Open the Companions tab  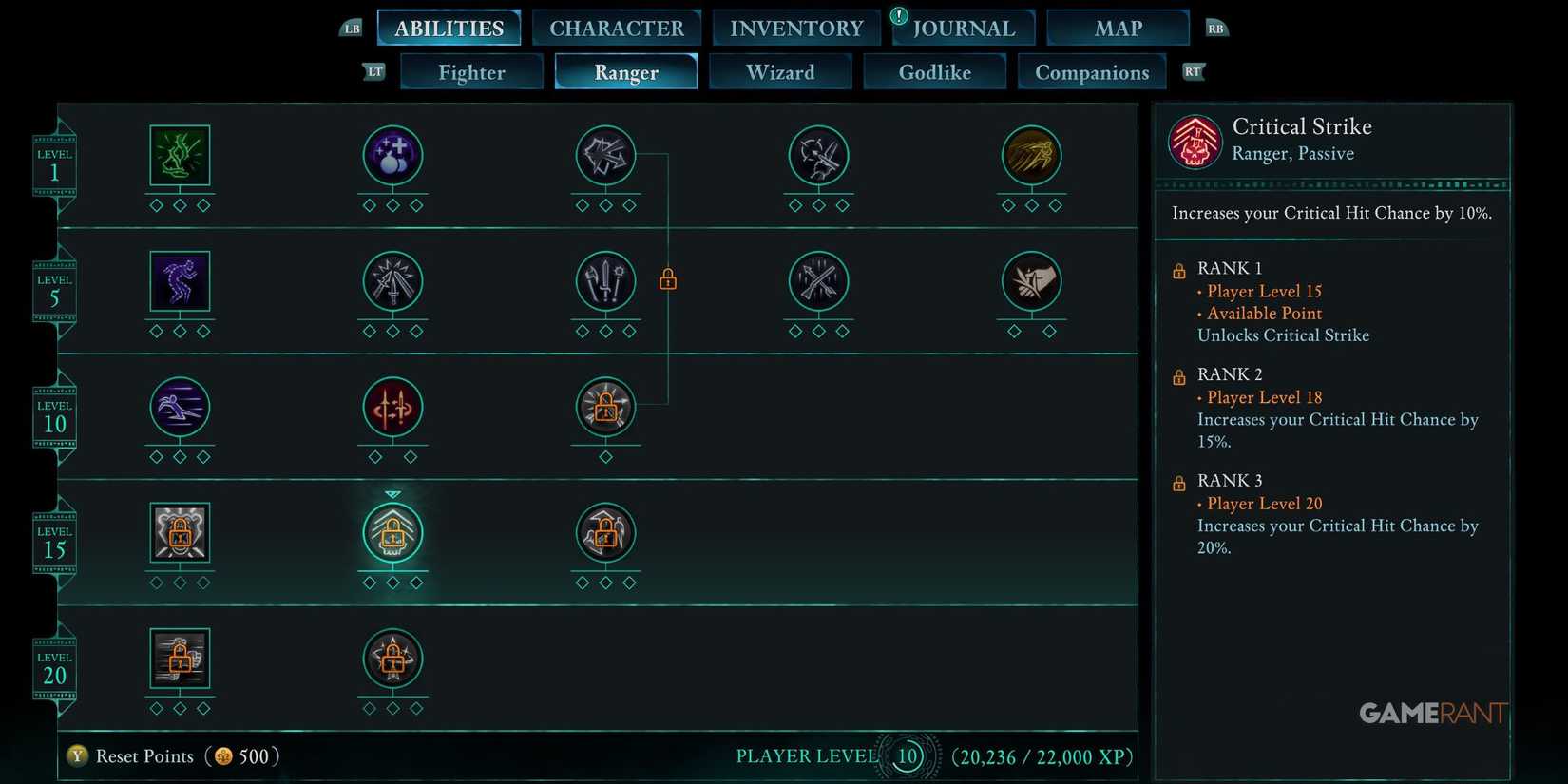(x=1092, y=71)
